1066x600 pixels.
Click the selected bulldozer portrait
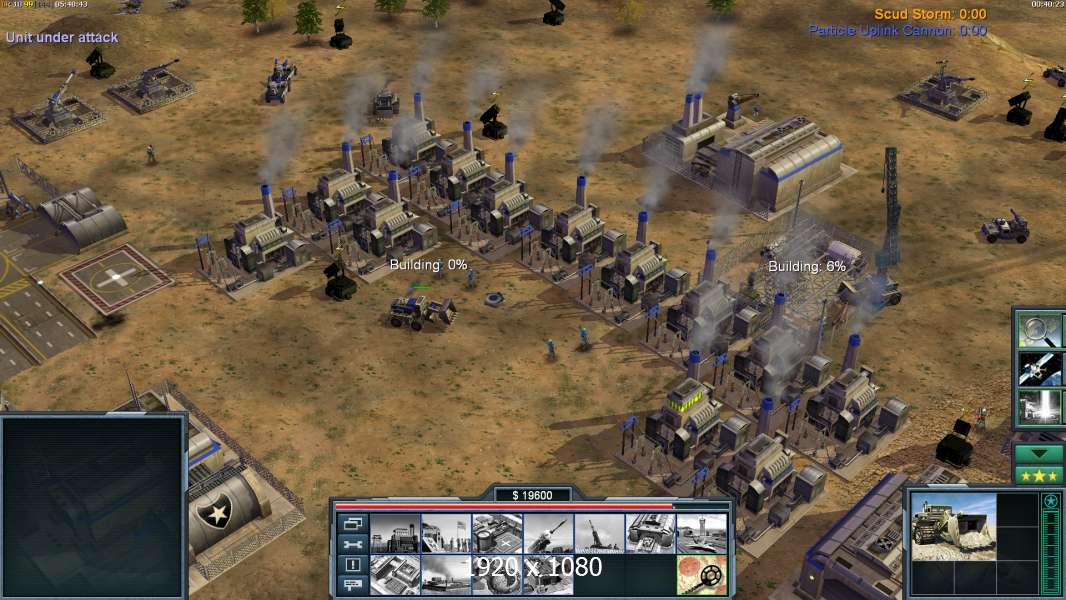(x=953, y=526)
